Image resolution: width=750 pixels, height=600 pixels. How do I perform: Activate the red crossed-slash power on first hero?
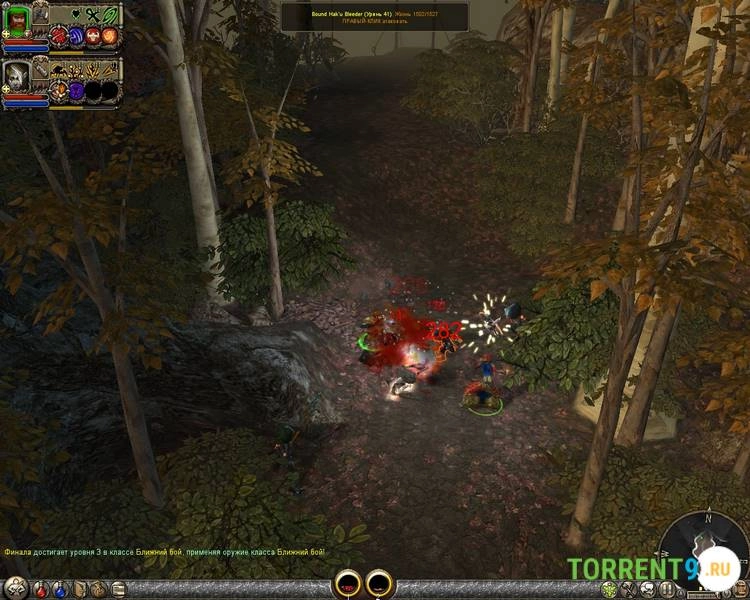[58, 37]
